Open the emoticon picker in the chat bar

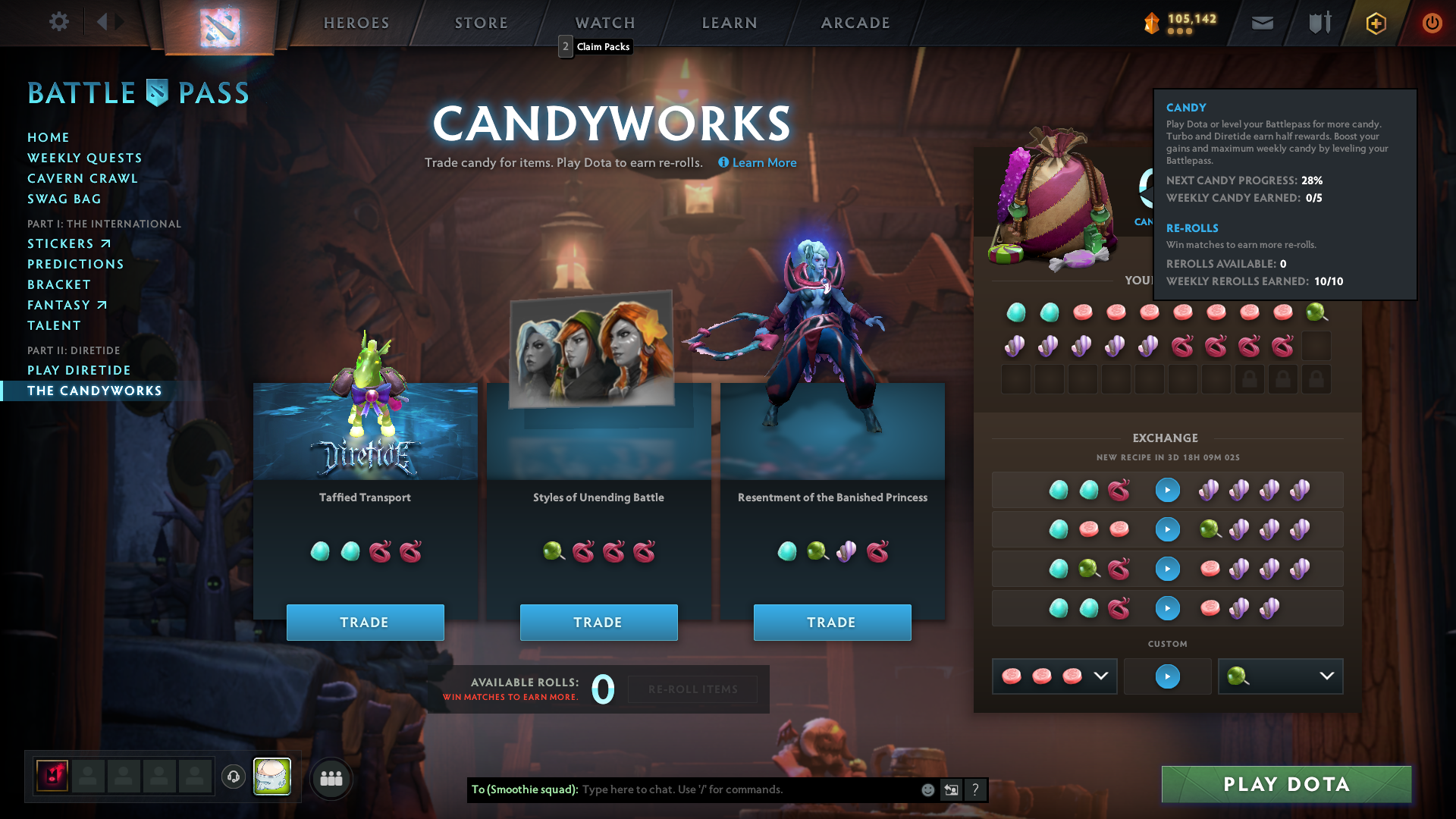tap(927, 789)
